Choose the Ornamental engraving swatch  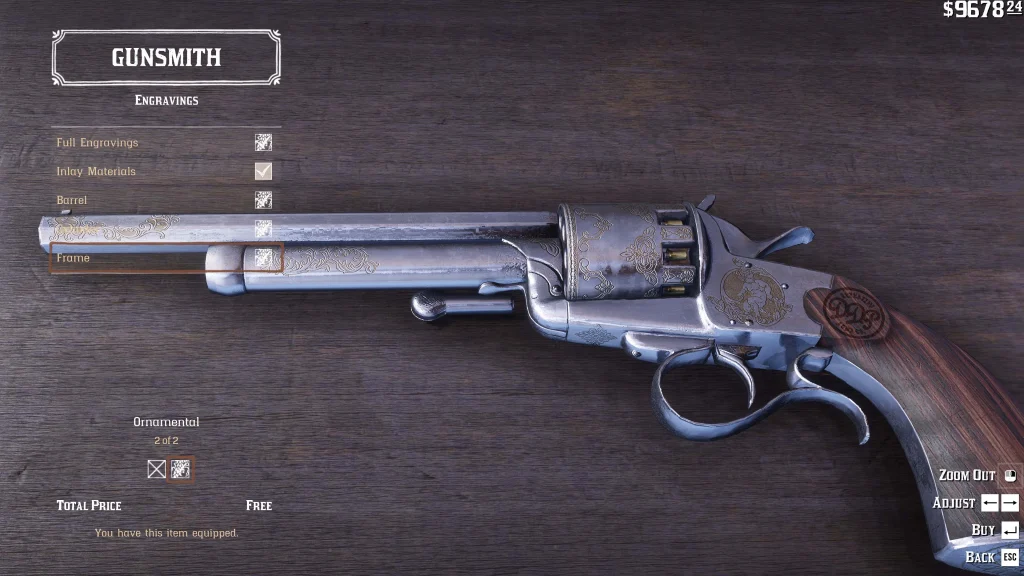coord(181,469)
